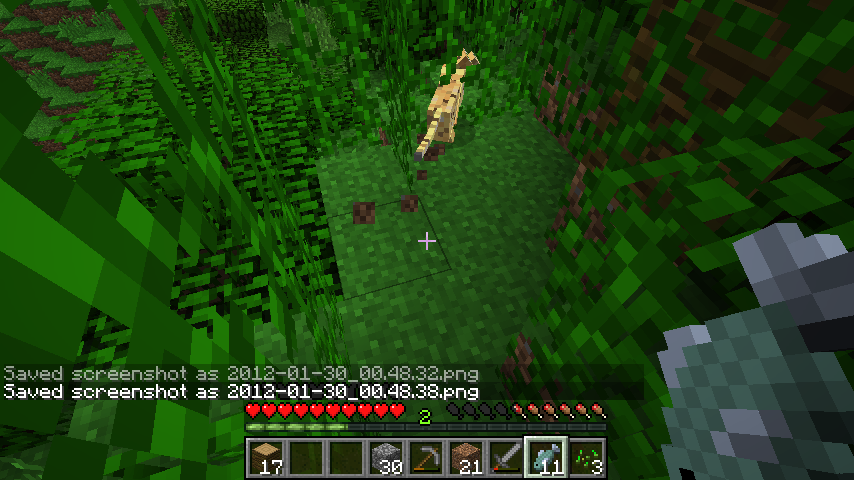Select the dirt block stack
854x480 pixels.
pyautogui.click(x=466, y=457)
